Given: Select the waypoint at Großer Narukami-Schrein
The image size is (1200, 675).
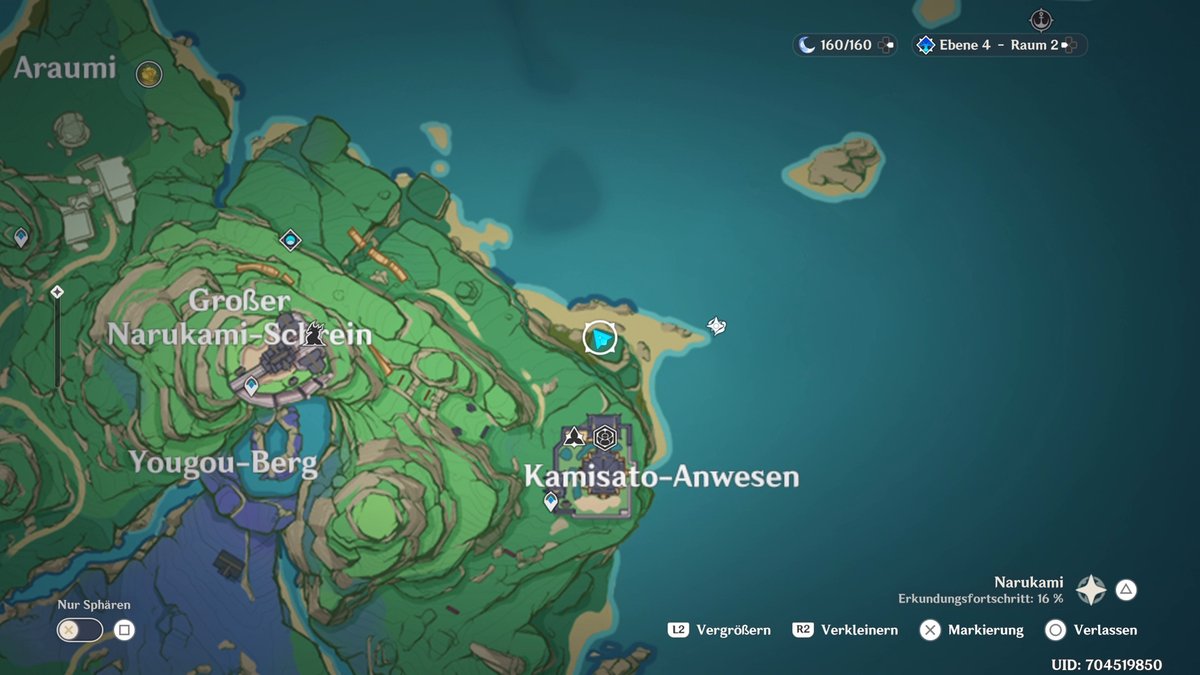Looking at the screenshot, I should (x=251, y=385).
